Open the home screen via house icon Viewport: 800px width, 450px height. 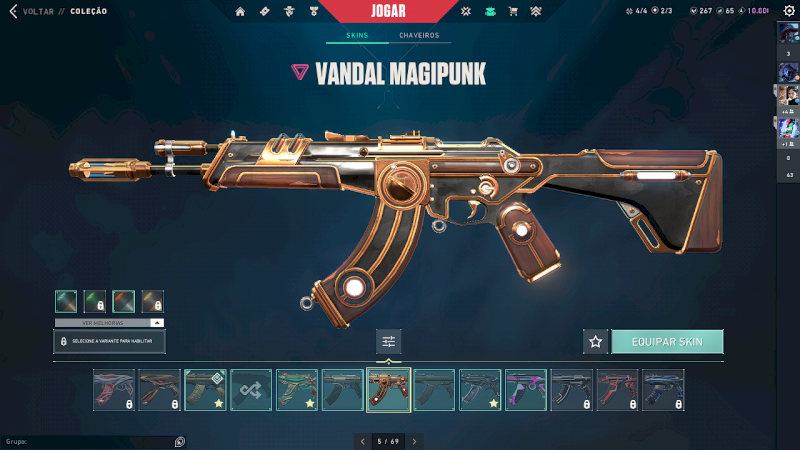(x=240, y=12)
